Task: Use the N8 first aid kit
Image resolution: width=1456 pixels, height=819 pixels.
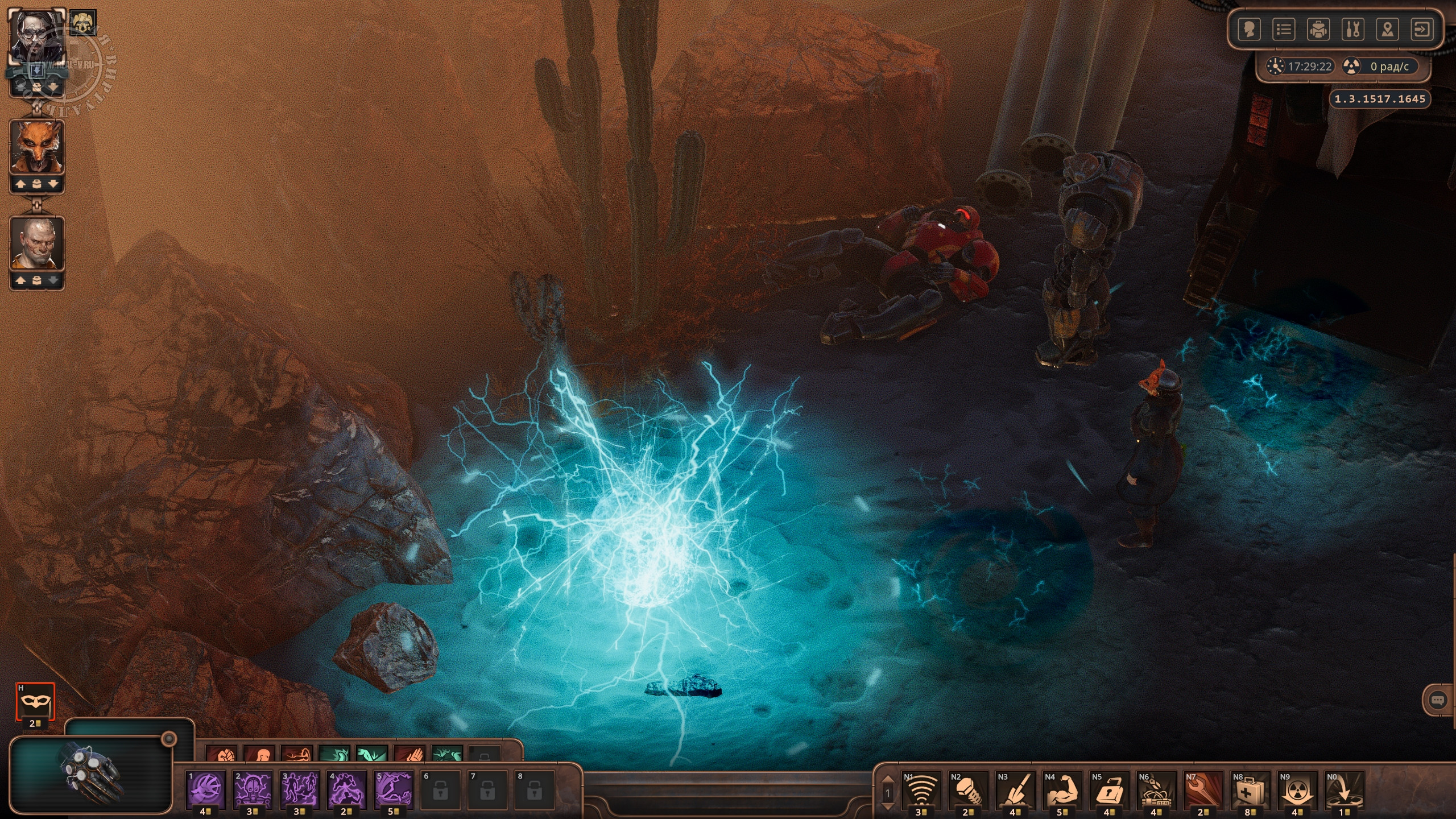Action: (1250, 790)
